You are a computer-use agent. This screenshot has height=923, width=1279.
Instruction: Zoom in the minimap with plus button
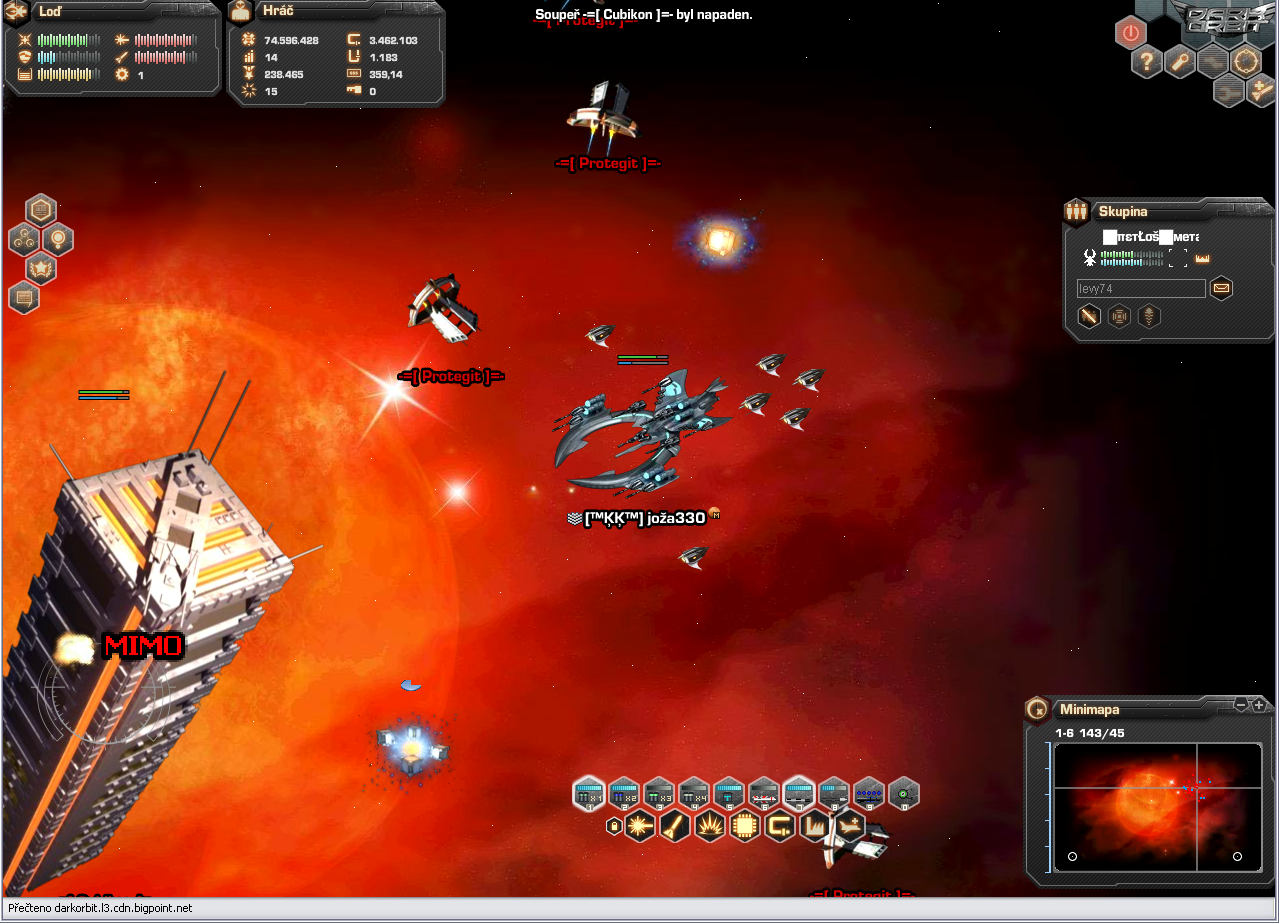click(1258, 705)
